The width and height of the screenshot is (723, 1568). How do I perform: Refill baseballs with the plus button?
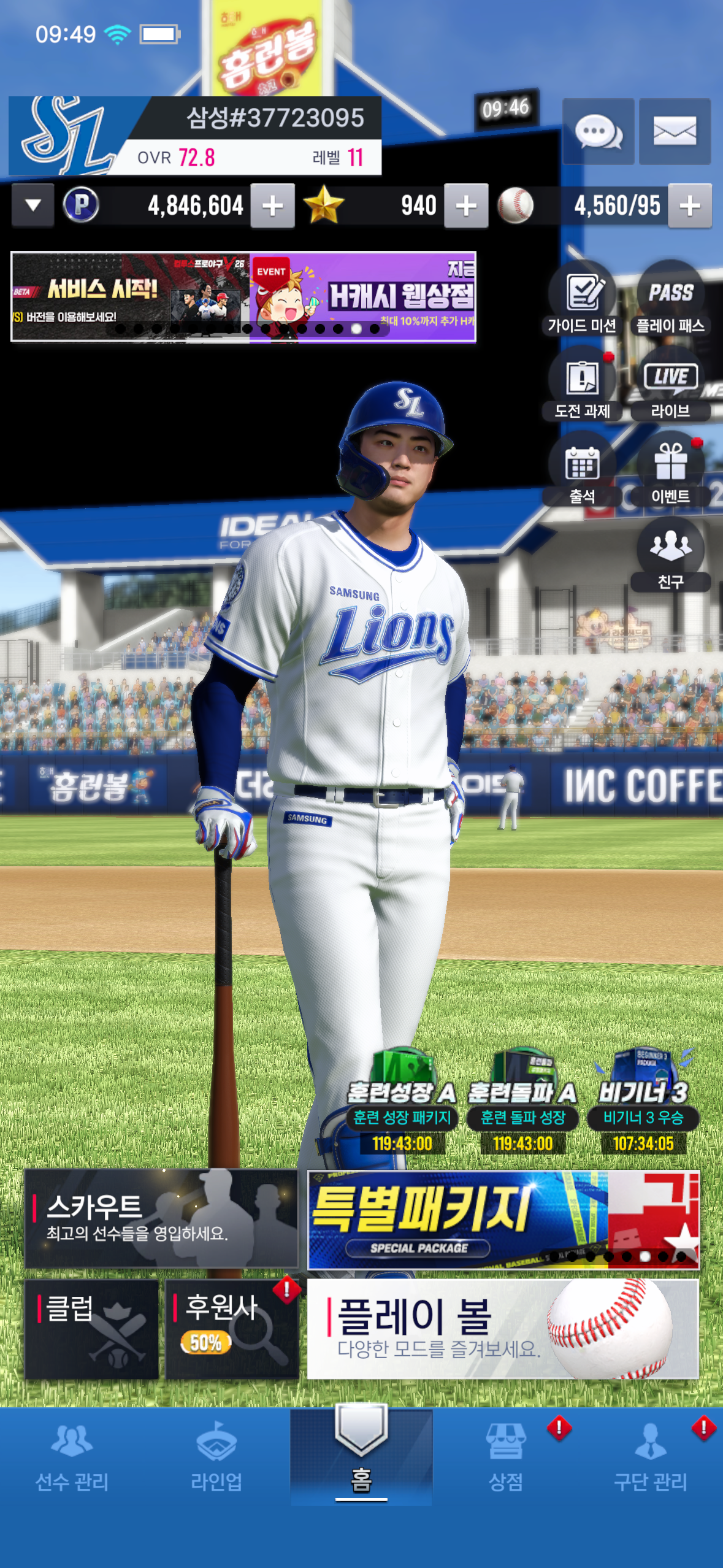[690, 206]
